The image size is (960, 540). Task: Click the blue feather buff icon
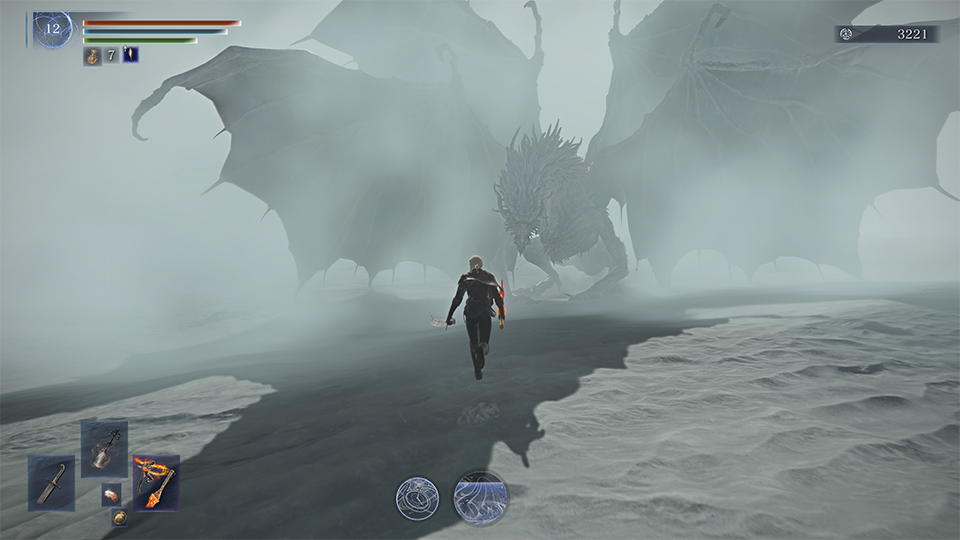[x=130, y=55]
